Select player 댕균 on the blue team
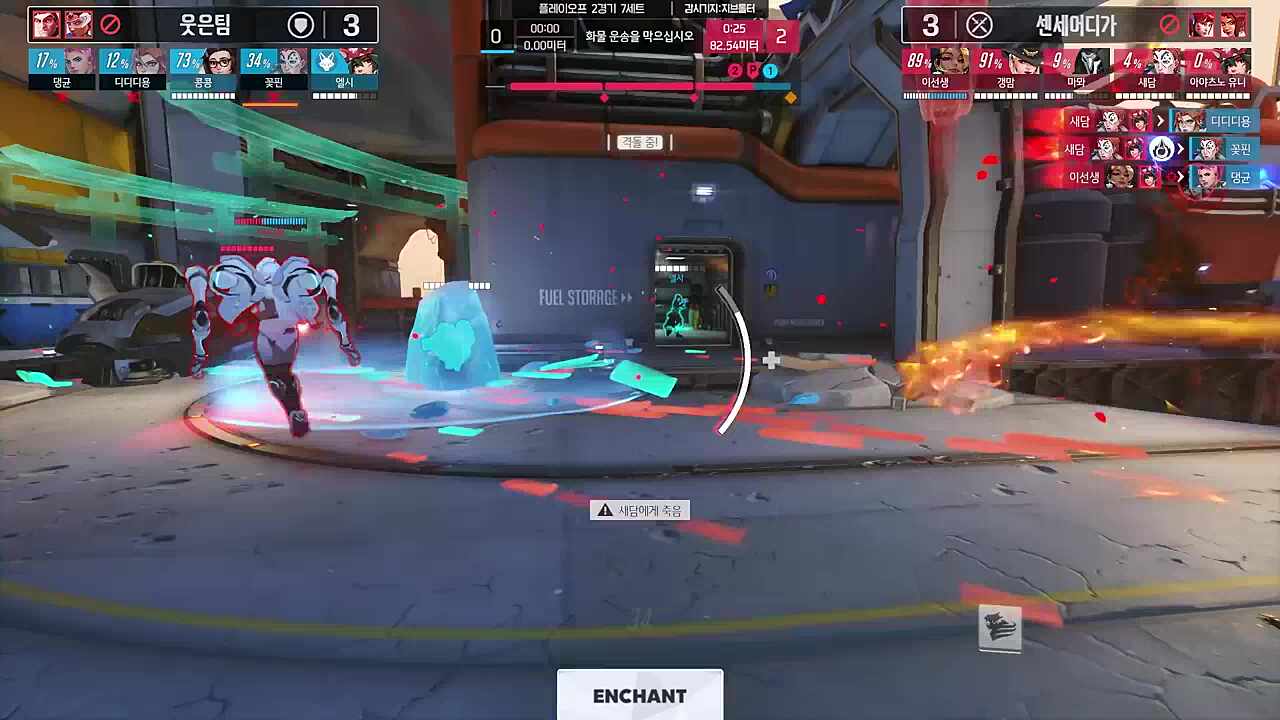This screenshot has height=720, width=1280. 62,68
